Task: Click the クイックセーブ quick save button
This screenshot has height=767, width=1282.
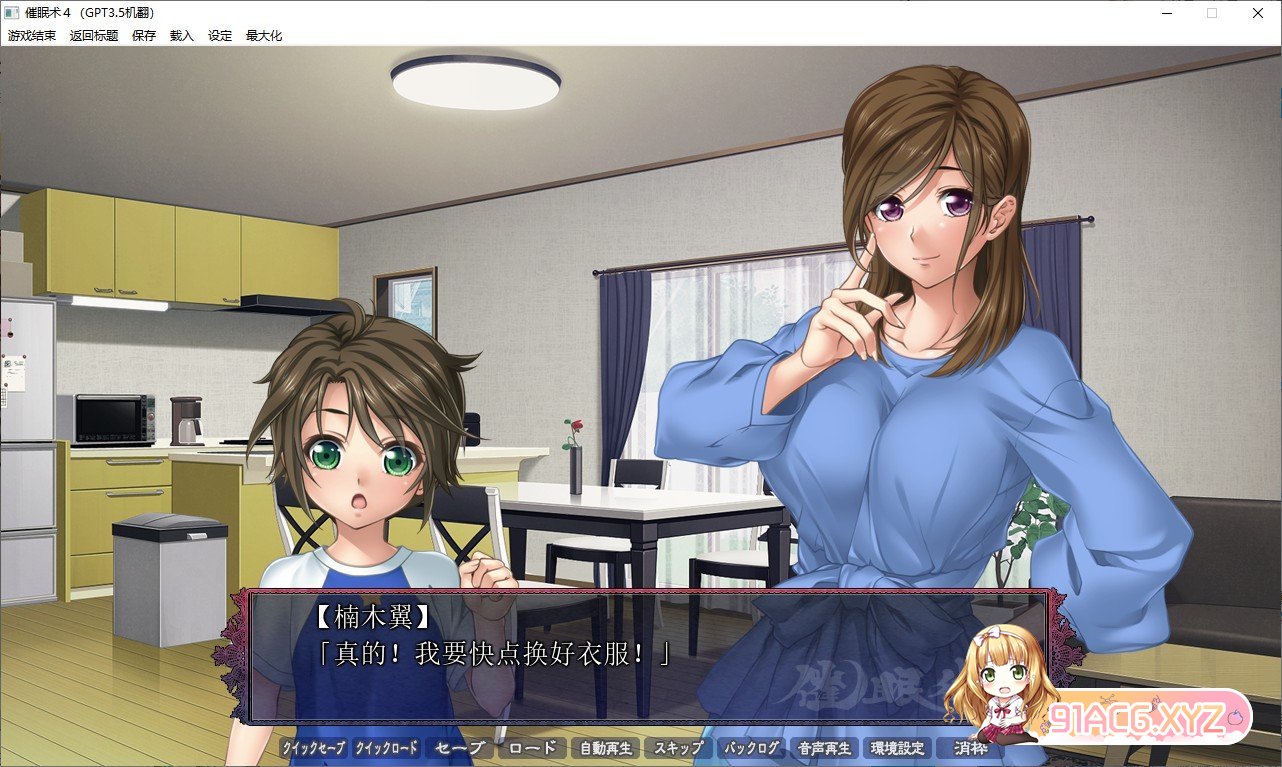Action: [313, 748]
